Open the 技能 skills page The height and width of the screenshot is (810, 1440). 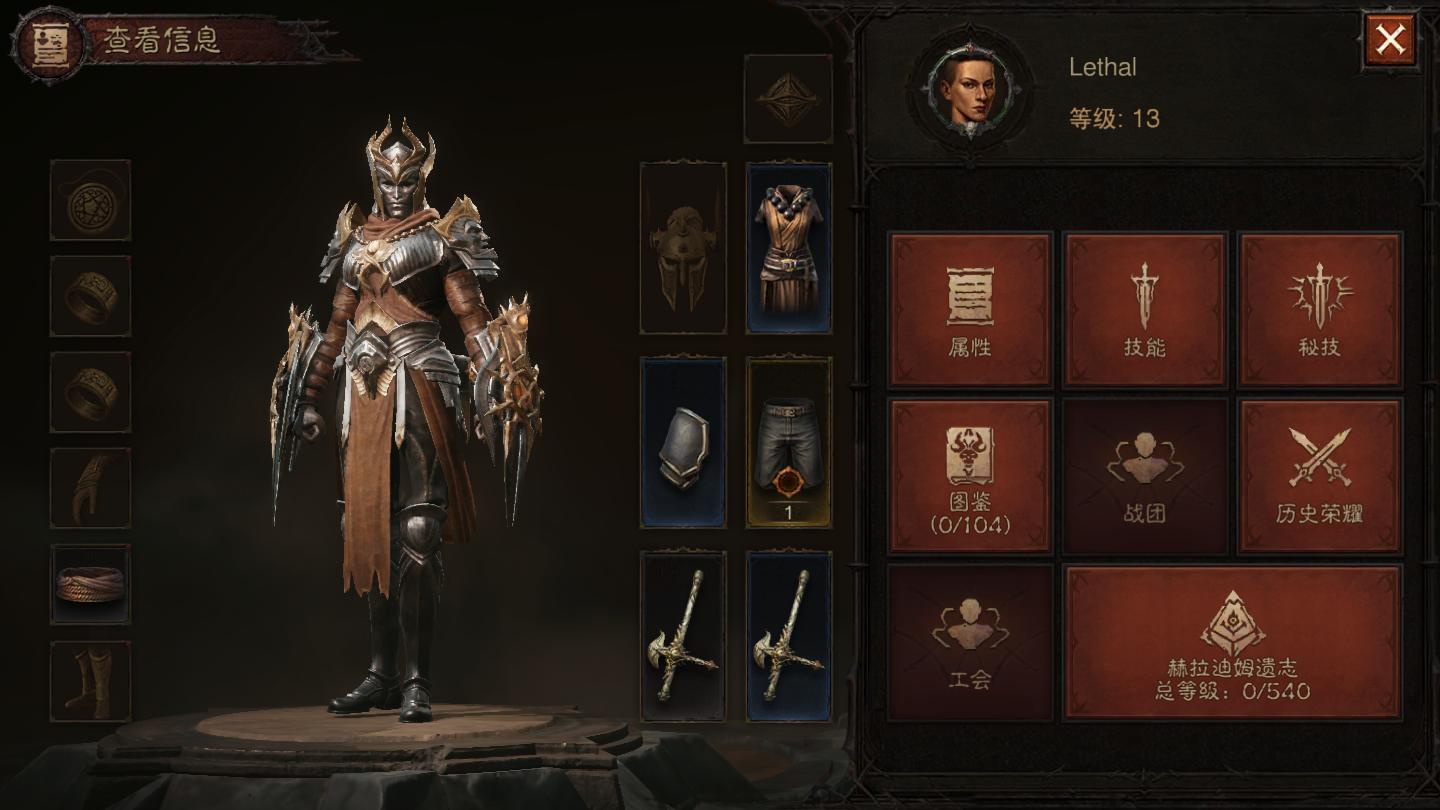1145,310
